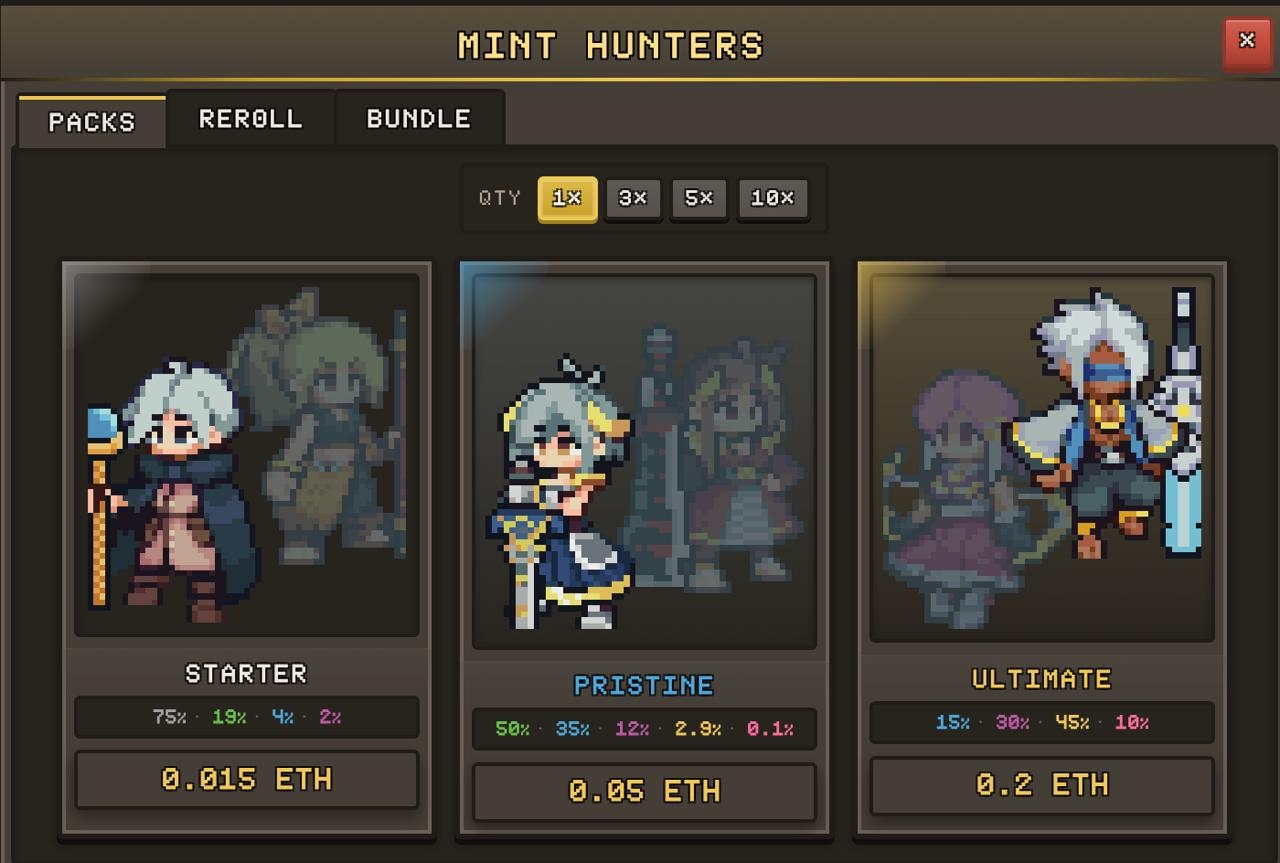Switch to the Packs tab
This screenshot has height=863, width=1280.
(x=91, y=122)
